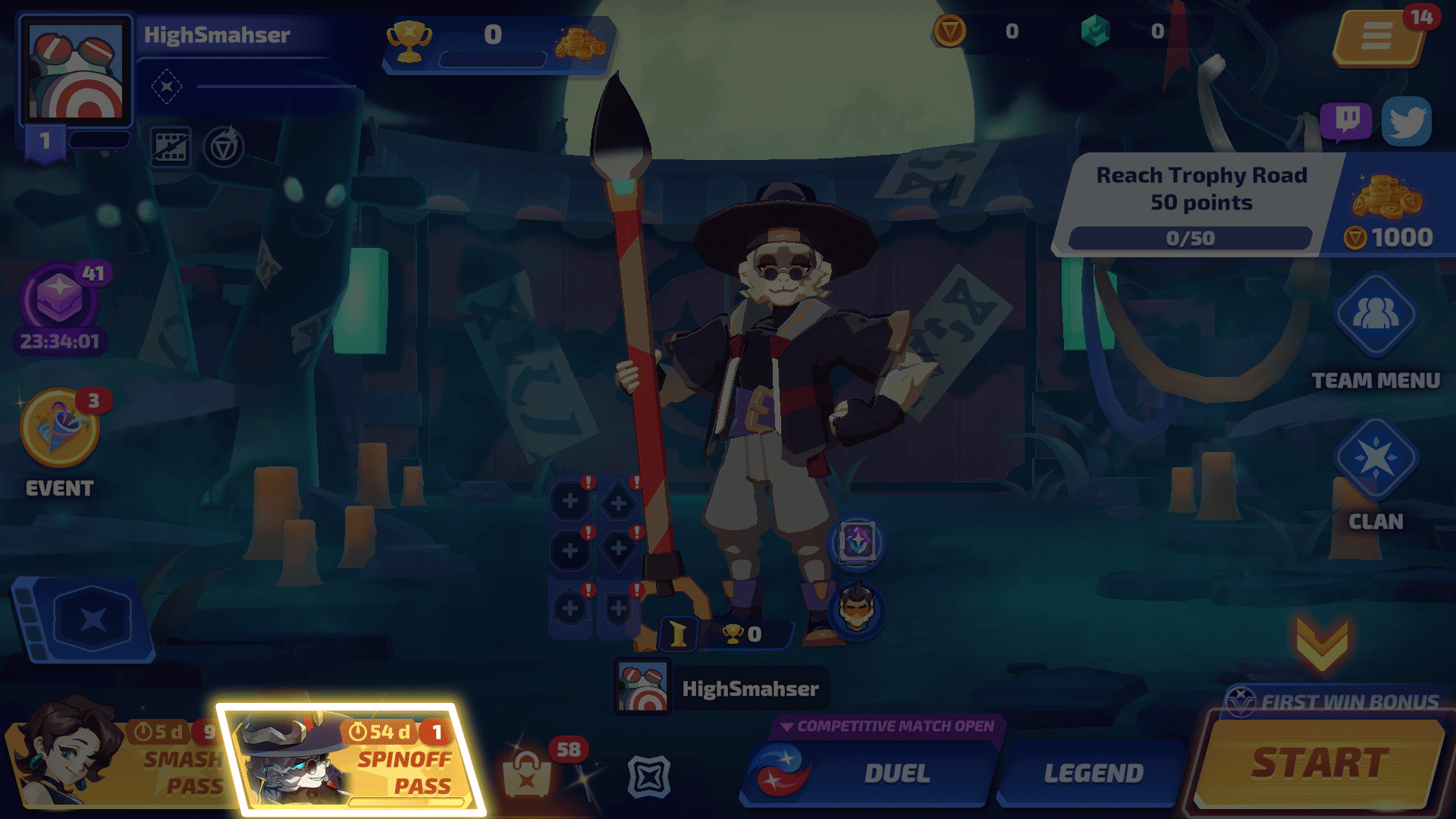Open the blue card deck panel
Image resolution: width=1456 pixels, height=819 pixels.
pos(83,618)
